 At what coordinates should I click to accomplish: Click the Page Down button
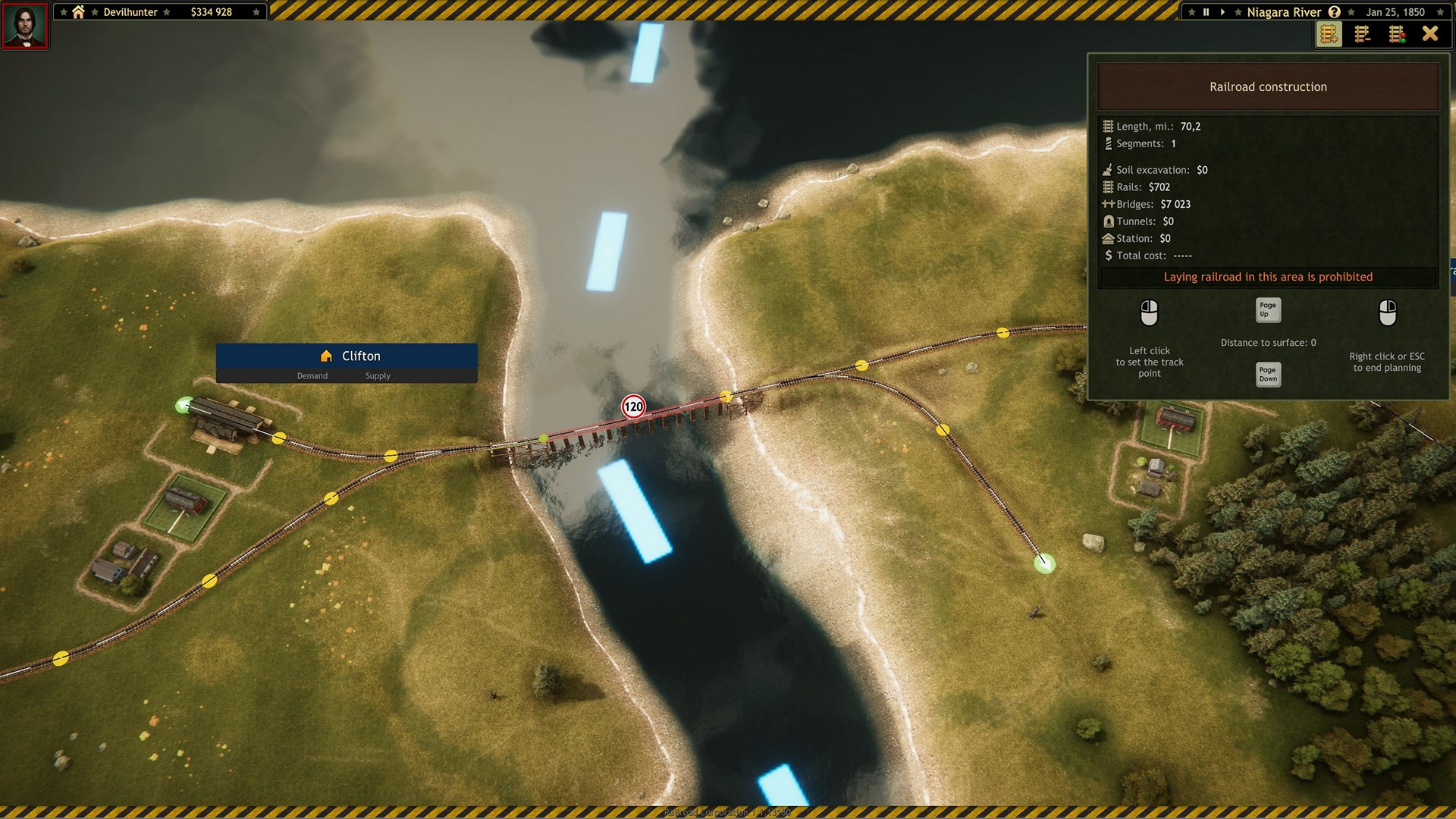pos(1267,374)
